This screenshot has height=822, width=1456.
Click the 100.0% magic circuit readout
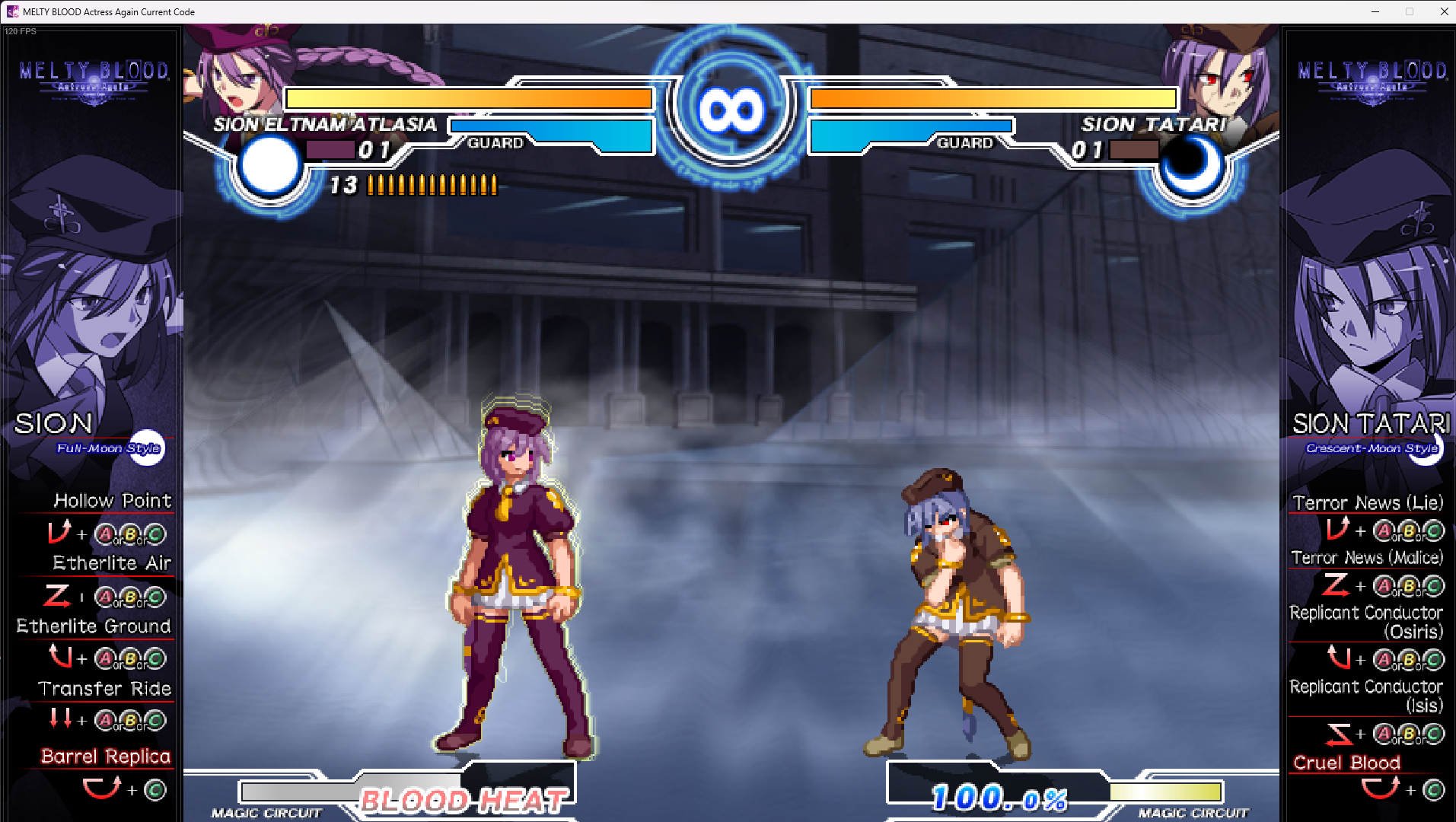tap(997, 798)
